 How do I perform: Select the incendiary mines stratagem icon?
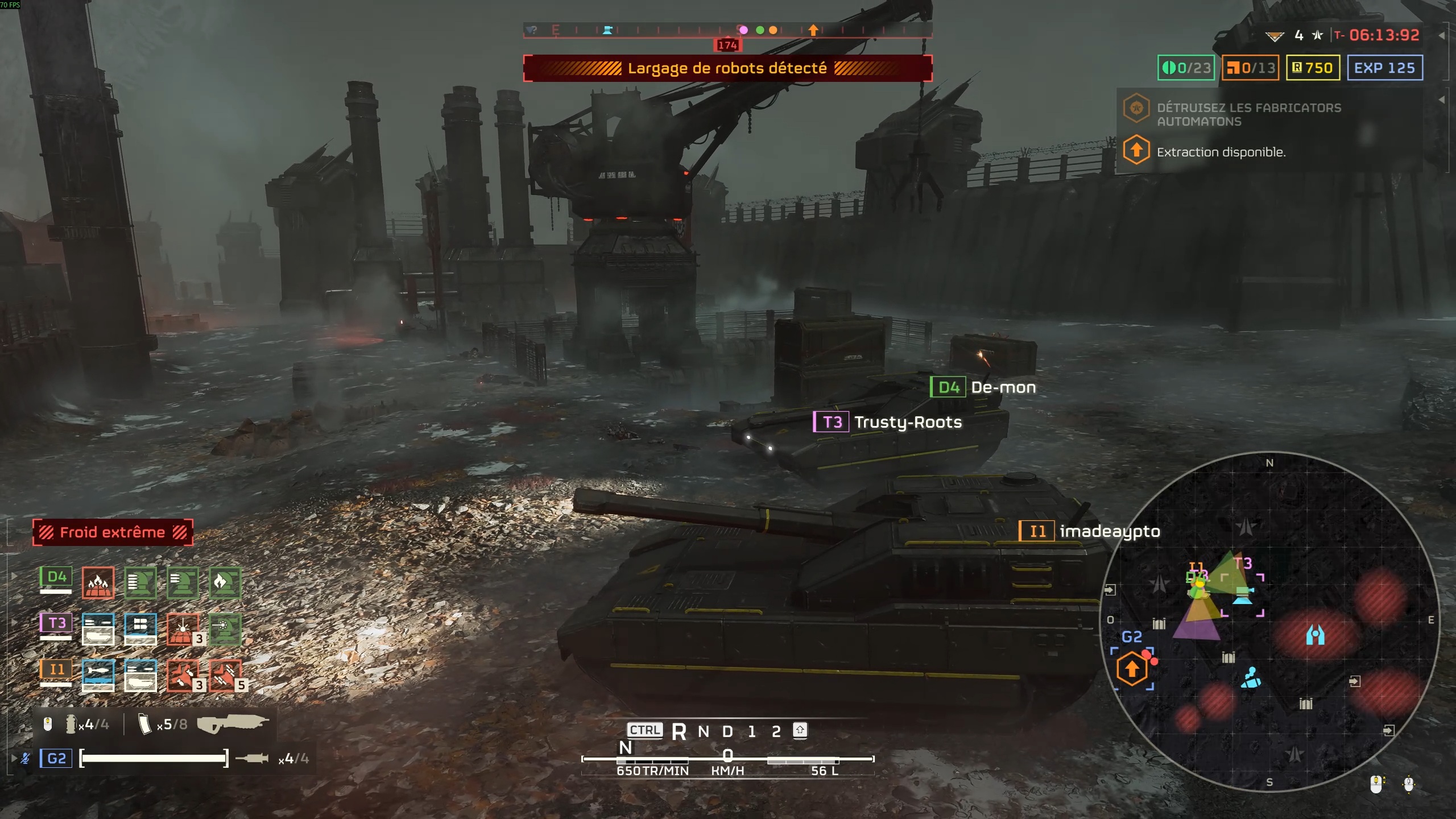coord(98,582)
